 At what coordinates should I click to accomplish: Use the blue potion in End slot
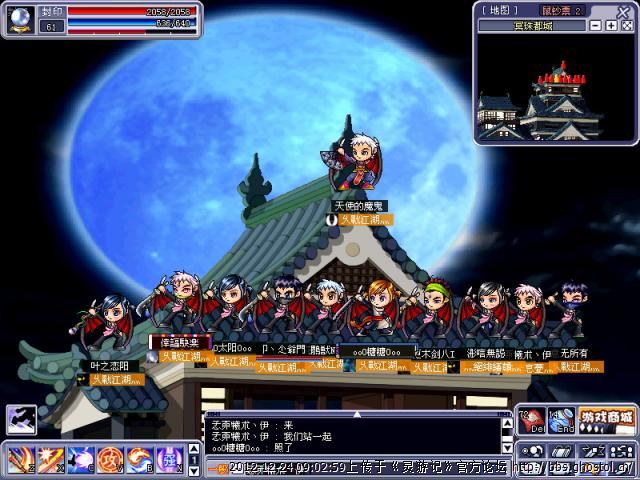coord(560,419)
